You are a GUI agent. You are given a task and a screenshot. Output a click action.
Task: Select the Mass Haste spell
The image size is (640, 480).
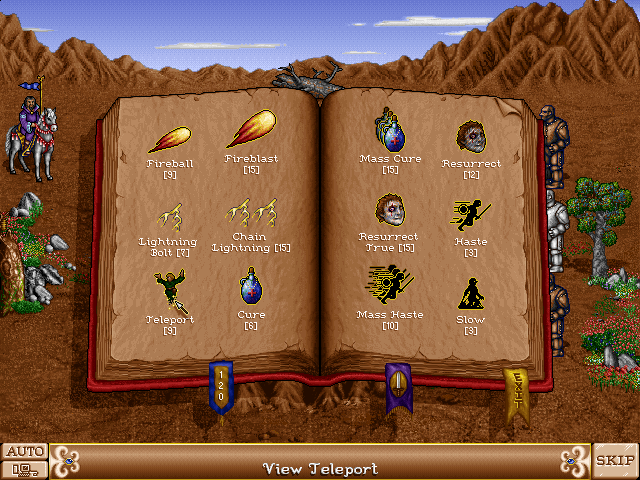tap(390, 285)
